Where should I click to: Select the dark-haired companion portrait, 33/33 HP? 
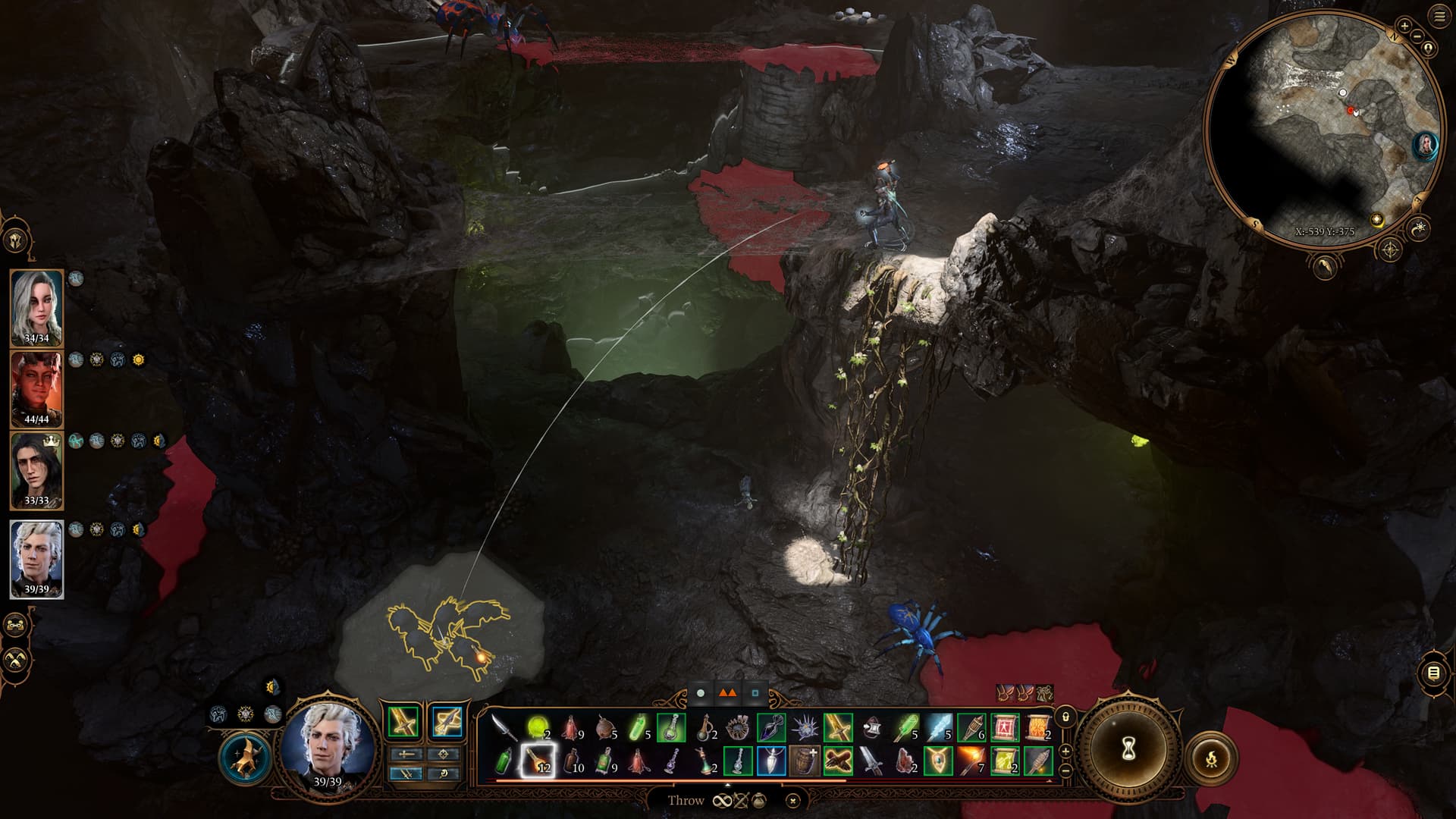click(x=36, y=470)
